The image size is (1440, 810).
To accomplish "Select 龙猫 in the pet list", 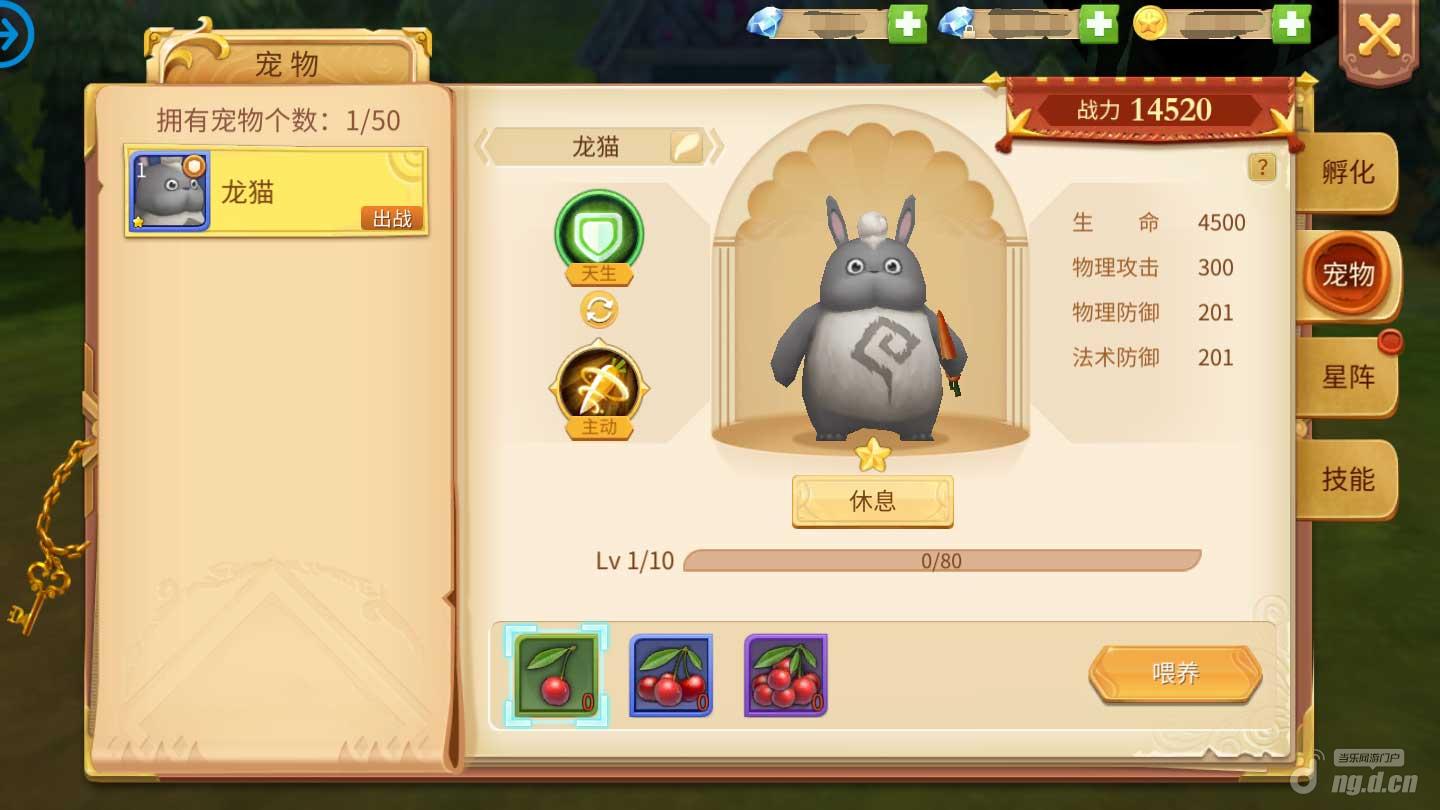I will 276,192.
